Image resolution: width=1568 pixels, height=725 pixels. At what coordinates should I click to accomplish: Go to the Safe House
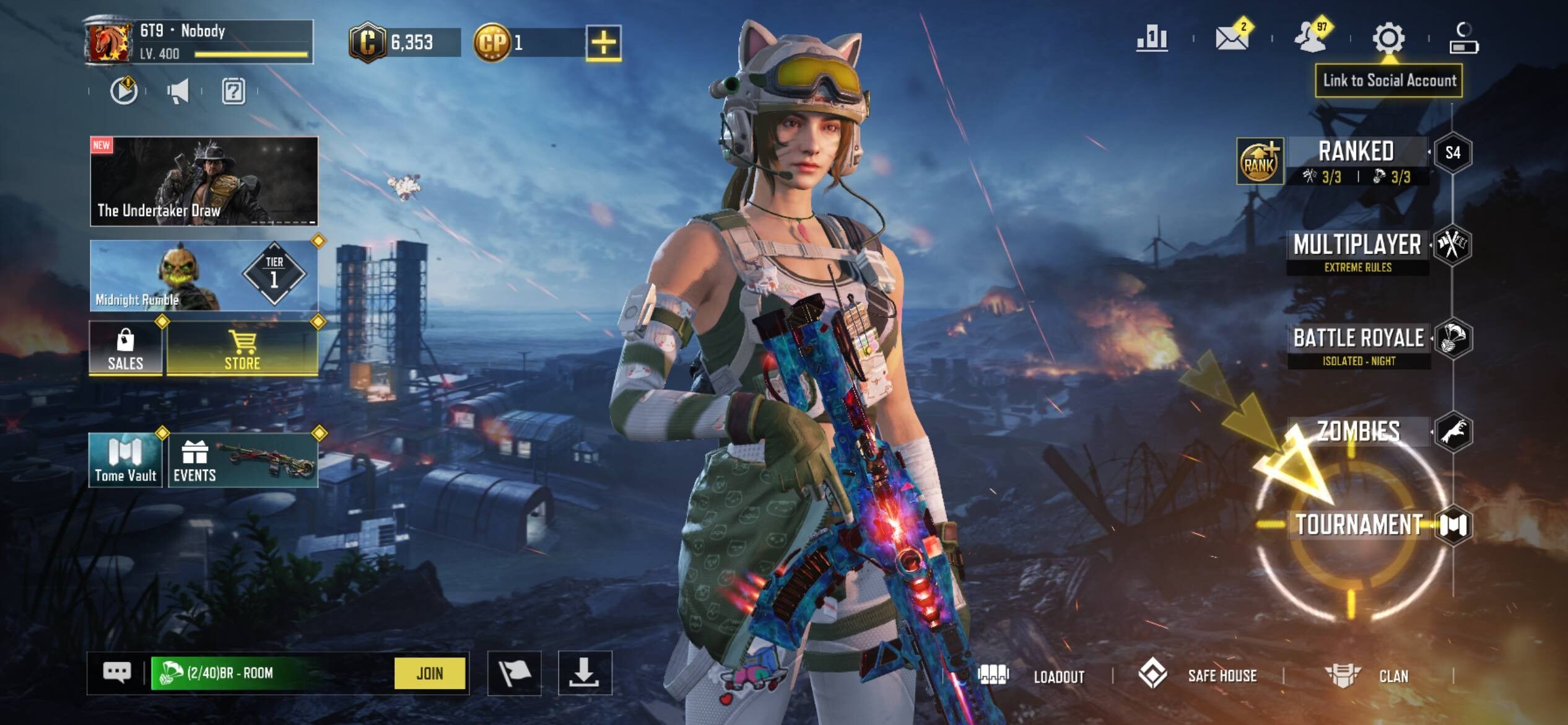point(1198,675)
